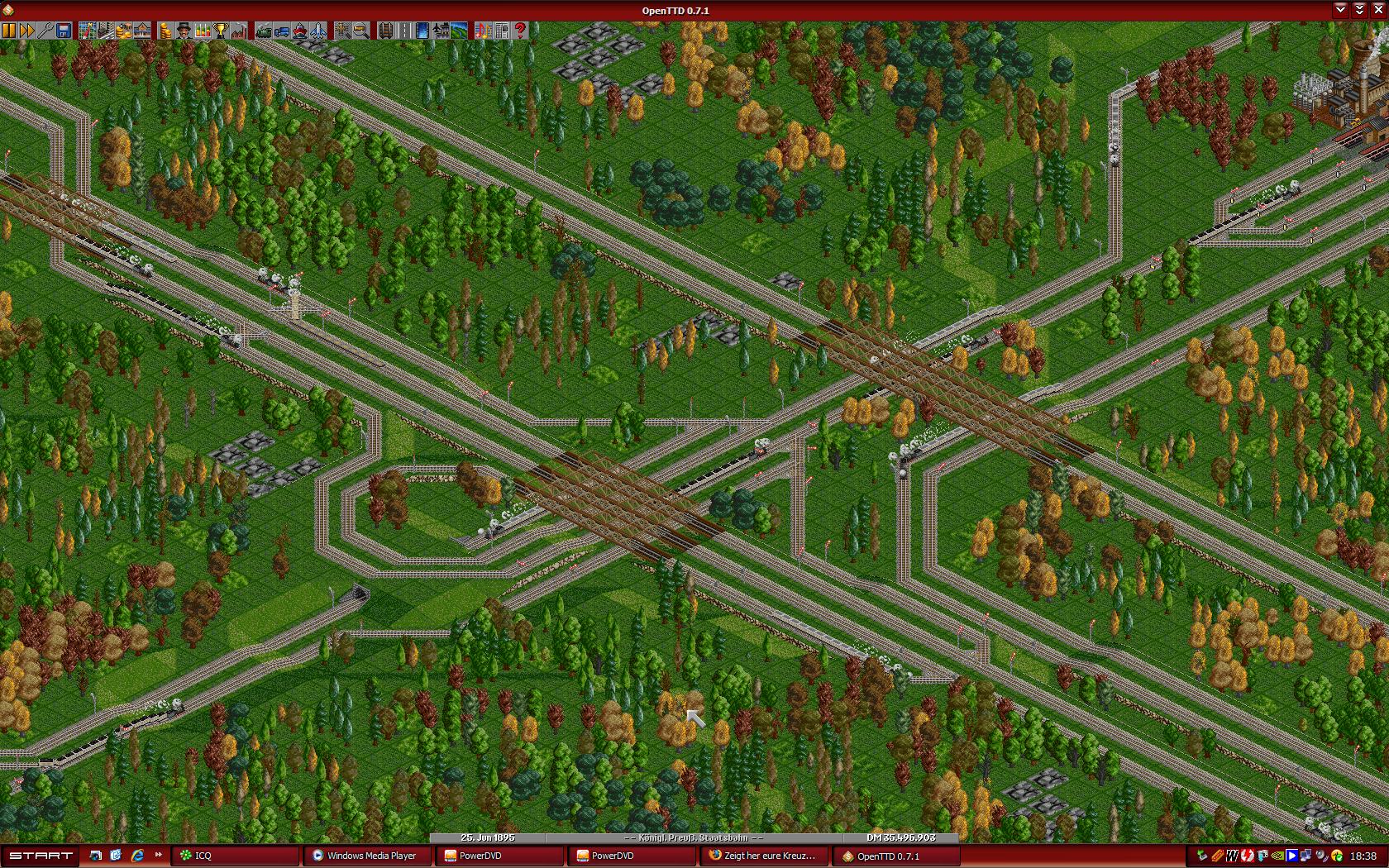
Task: Show the aircraft list
Action: coord(318,31)
